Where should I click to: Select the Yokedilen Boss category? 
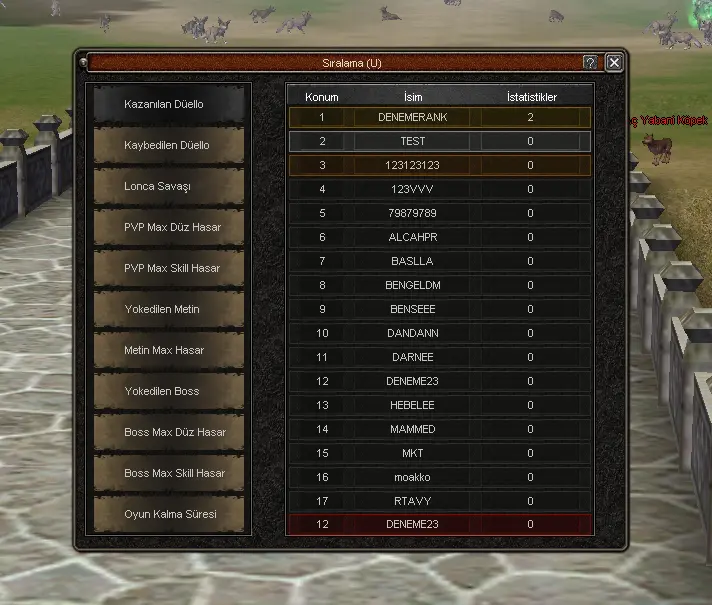point(168,391)
